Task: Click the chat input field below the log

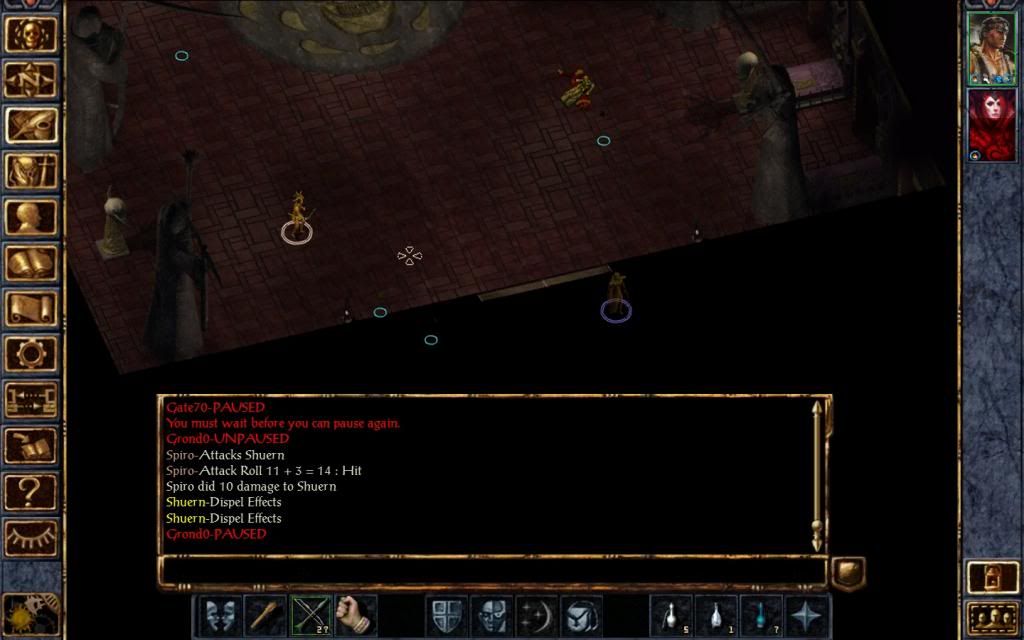Action: (x=492, y=572)
